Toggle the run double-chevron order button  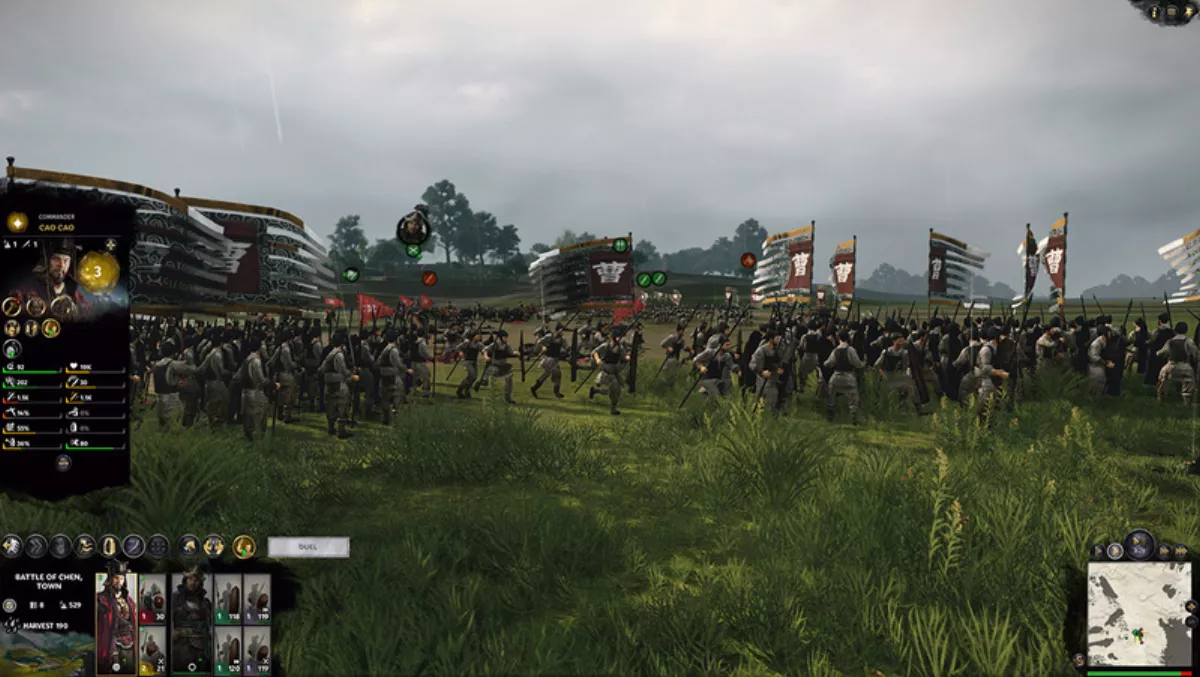tap(36, 546)
